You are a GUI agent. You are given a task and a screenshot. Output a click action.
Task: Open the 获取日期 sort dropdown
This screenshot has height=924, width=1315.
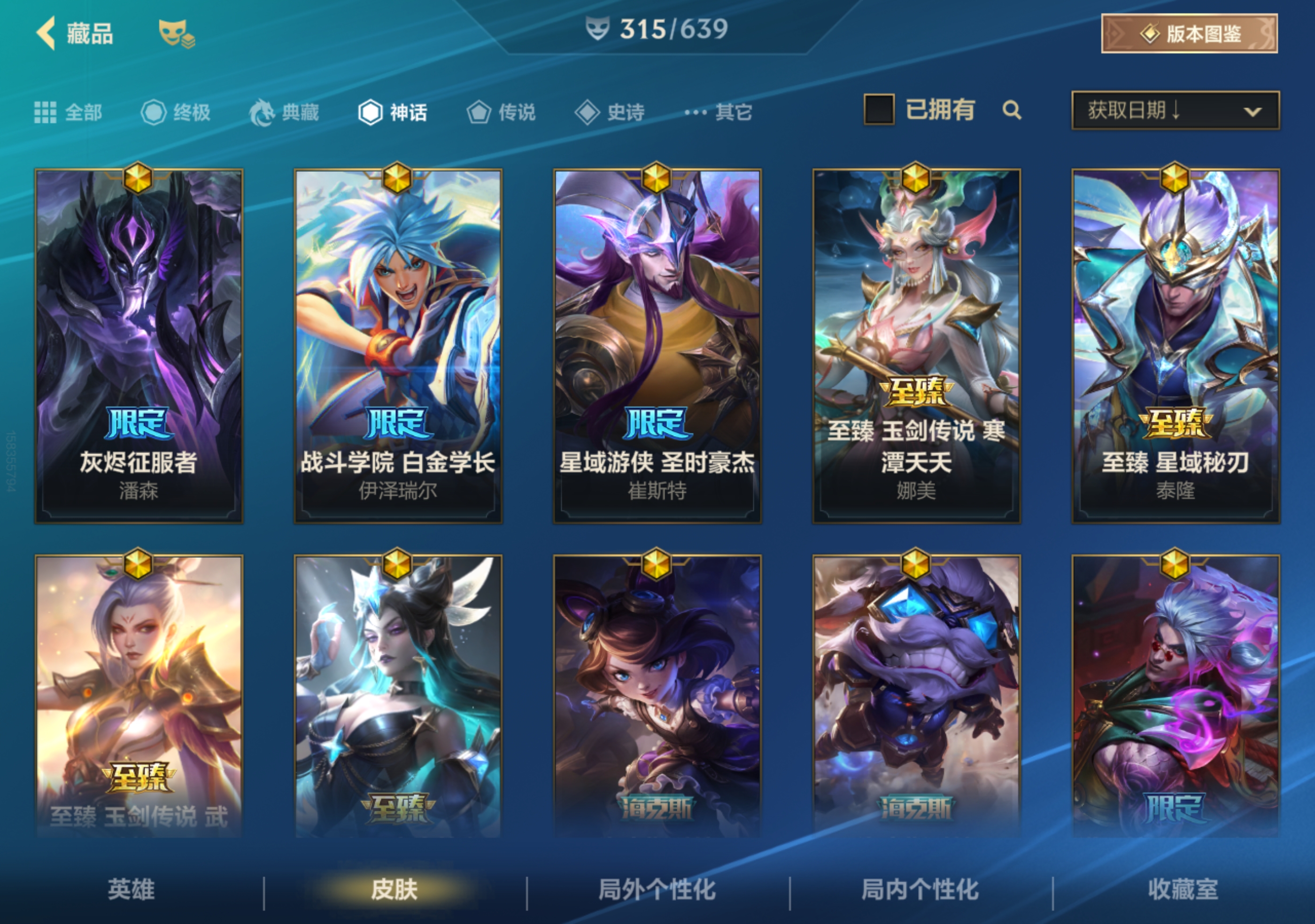1175,110
